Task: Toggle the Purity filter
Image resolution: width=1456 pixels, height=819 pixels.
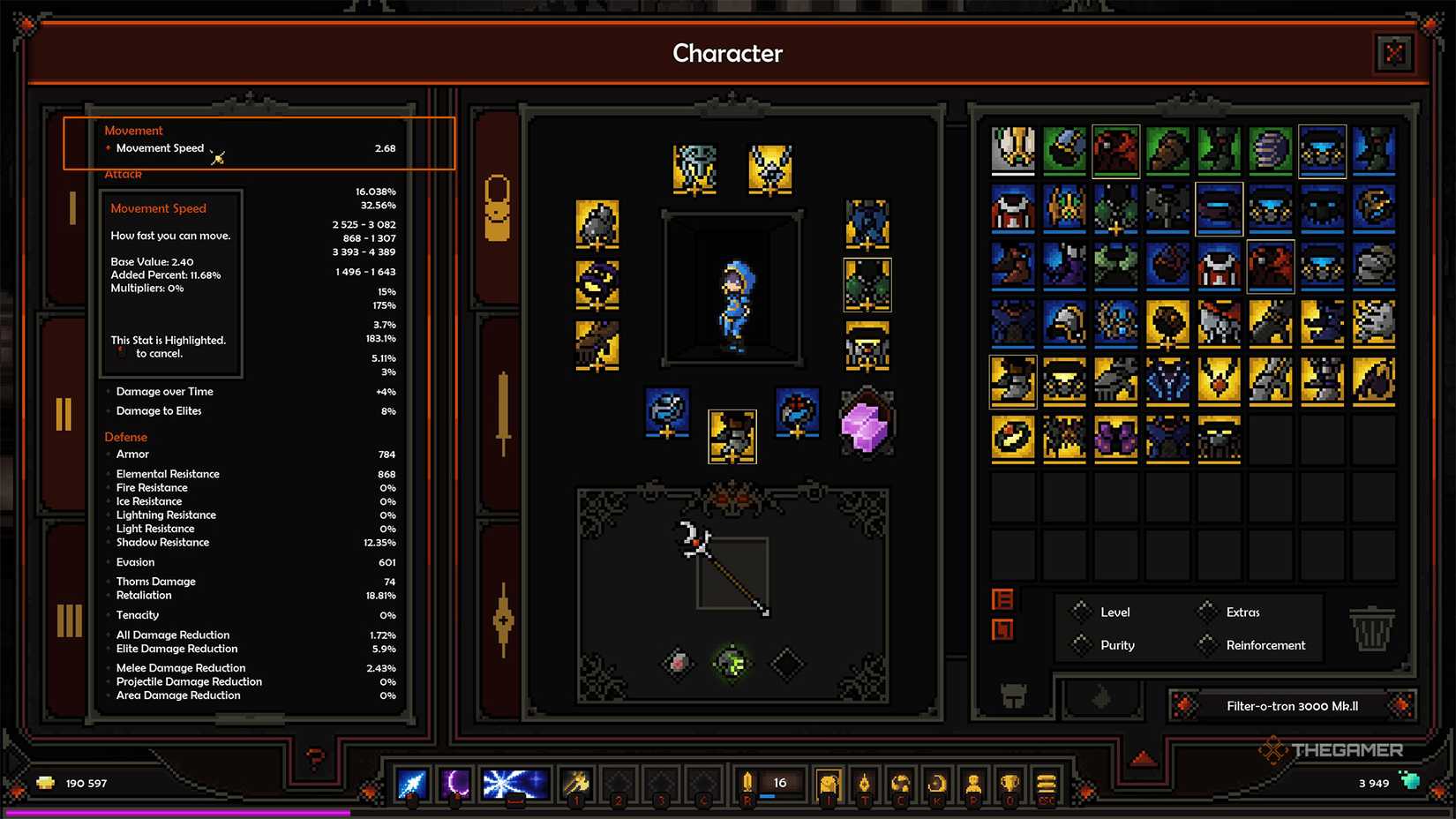Action: tap(1083, 645)
